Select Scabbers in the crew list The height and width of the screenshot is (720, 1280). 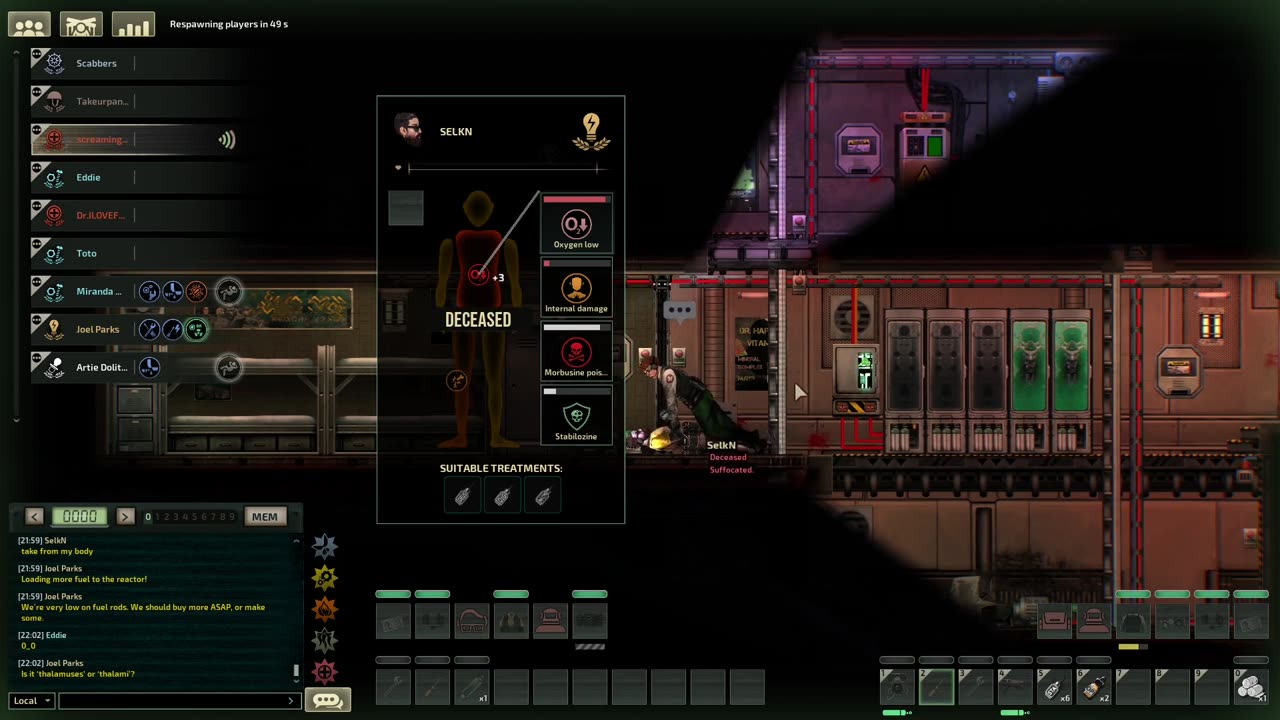tap(96, 64)
